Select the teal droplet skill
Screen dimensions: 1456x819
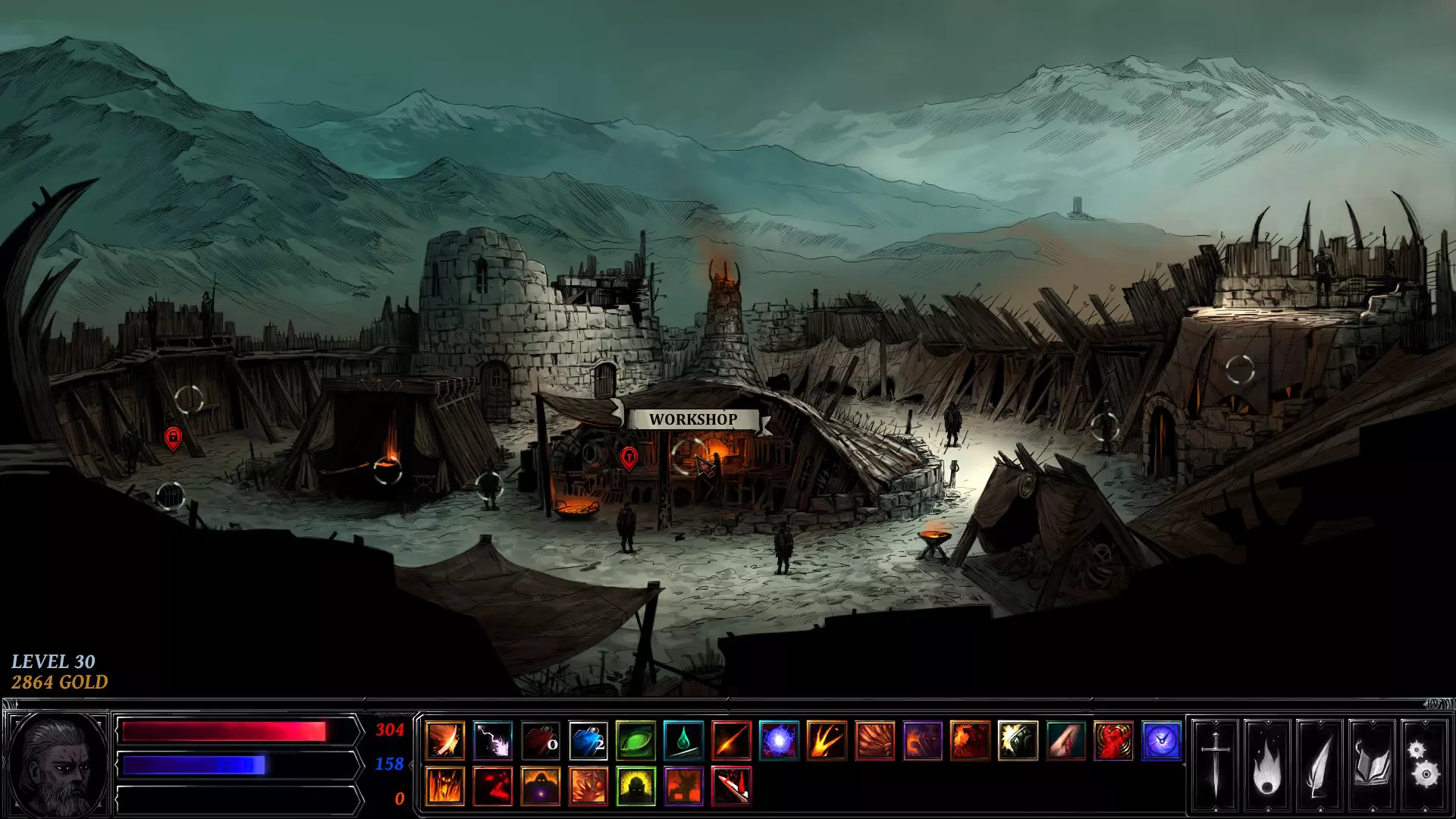click(x=684, y=740)
